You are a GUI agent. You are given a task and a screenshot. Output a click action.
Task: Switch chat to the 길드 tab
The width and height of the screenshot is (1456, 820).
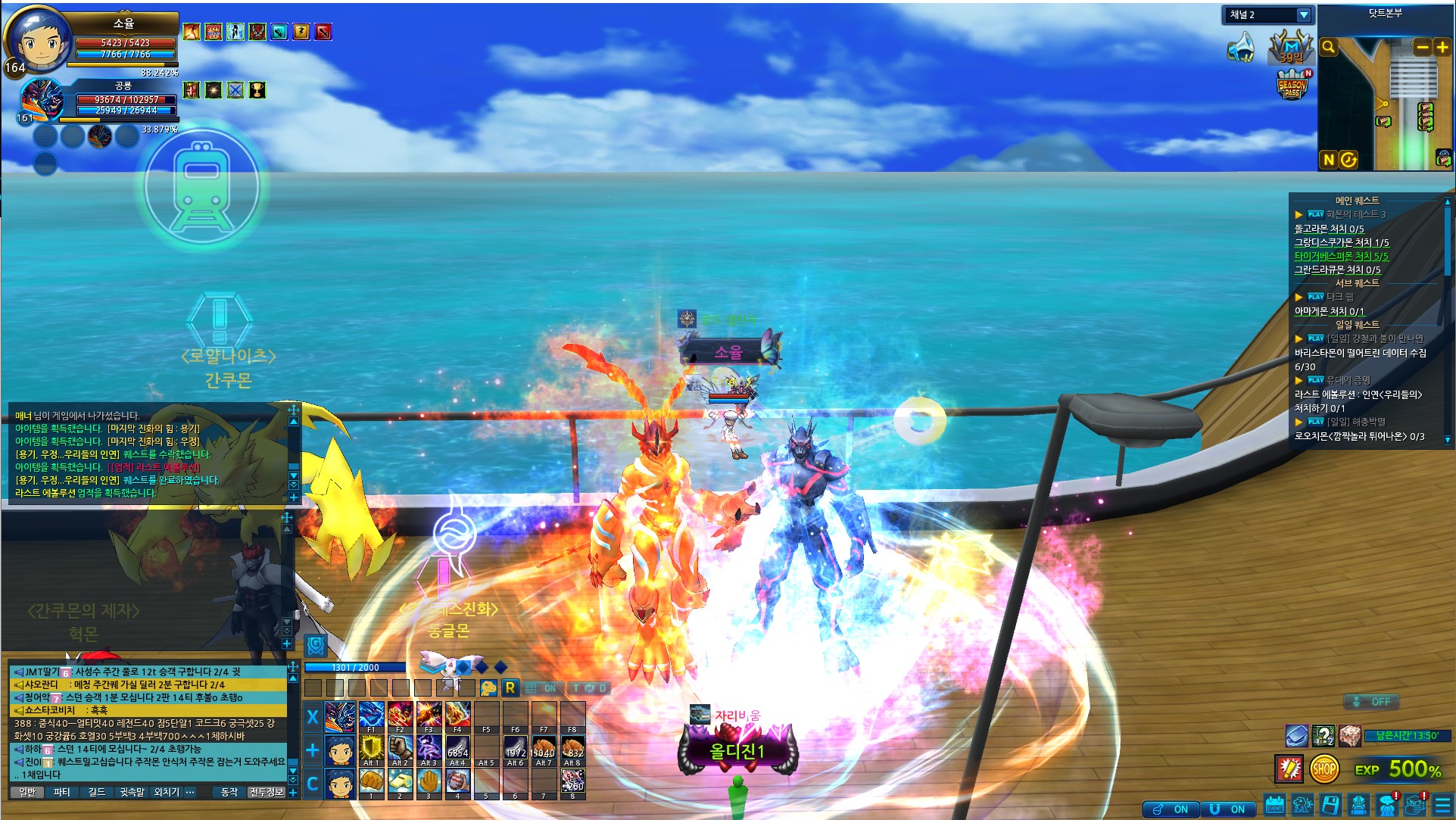pyautogui.click(x=97, y=792)
